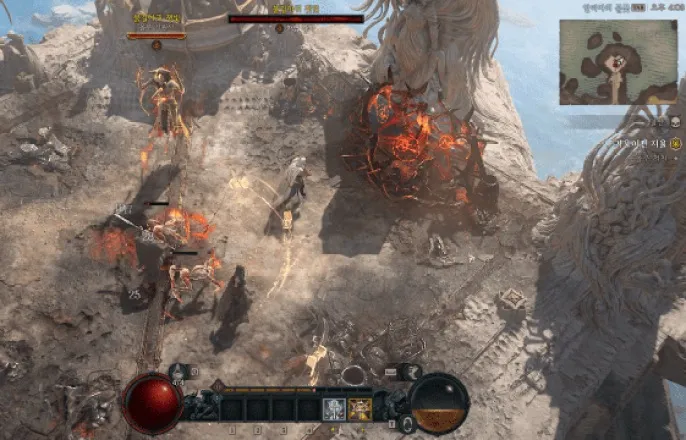The width and height of the screenshot is (686, 440).
Task: Open the minimap in the corner
Action: (618, 62)
